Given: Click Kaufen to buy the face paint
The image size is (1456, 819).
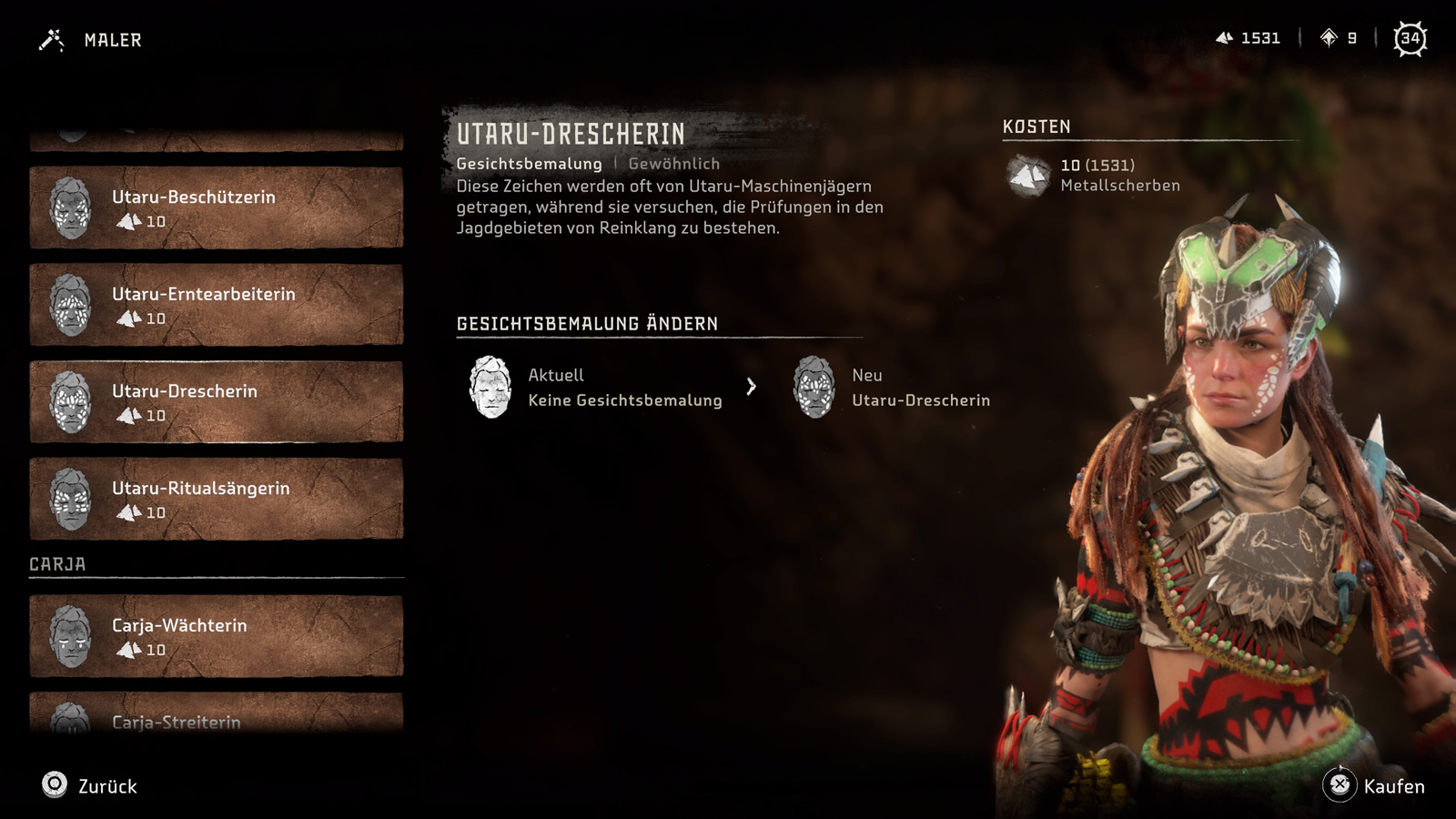Looking at the screenshot, I should pos(1375,785).
